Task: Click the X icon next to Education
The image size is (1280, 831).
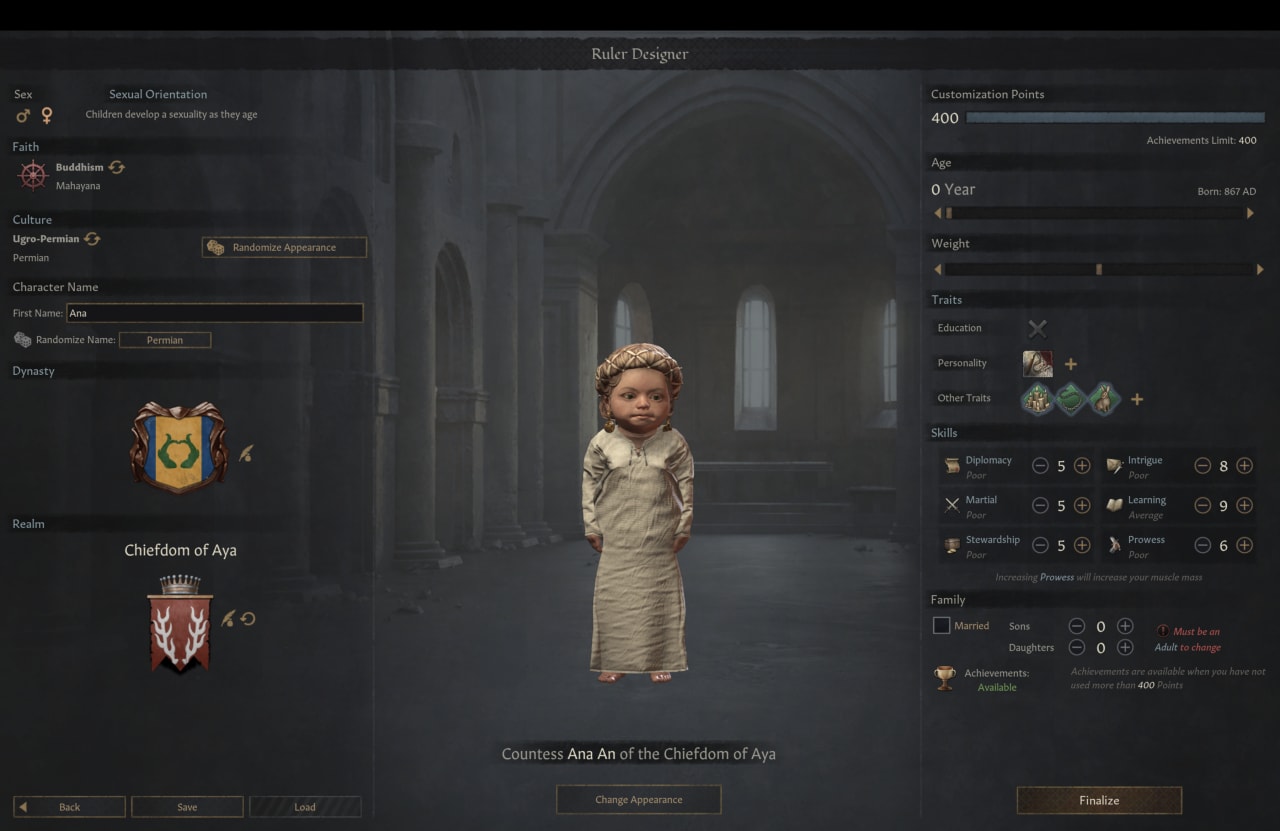Action: pyautogui.click(x=1037, y=328)
